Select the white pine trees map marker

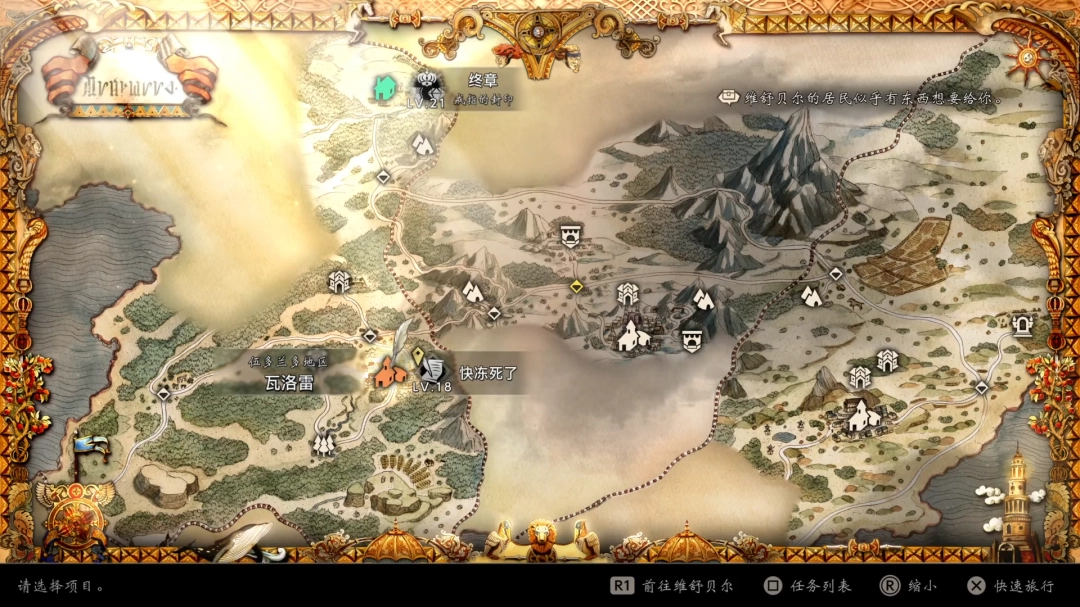(x=323, y=443)
